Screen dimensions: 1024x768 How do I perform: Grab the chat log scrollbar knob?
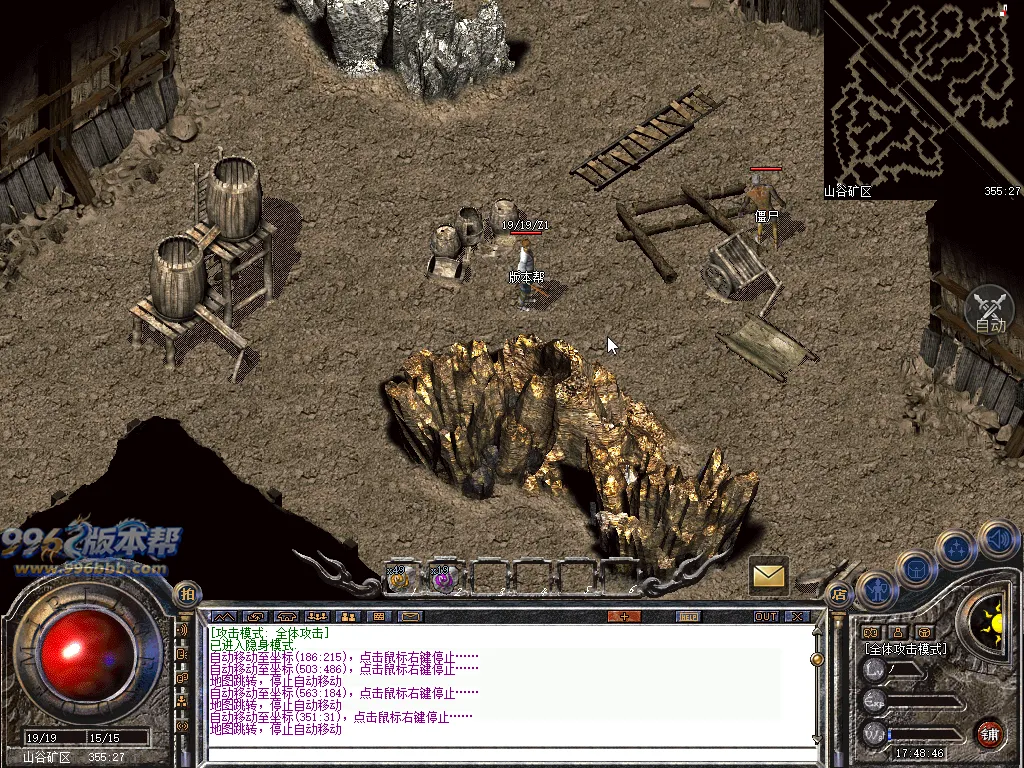[x=817, y=660]
